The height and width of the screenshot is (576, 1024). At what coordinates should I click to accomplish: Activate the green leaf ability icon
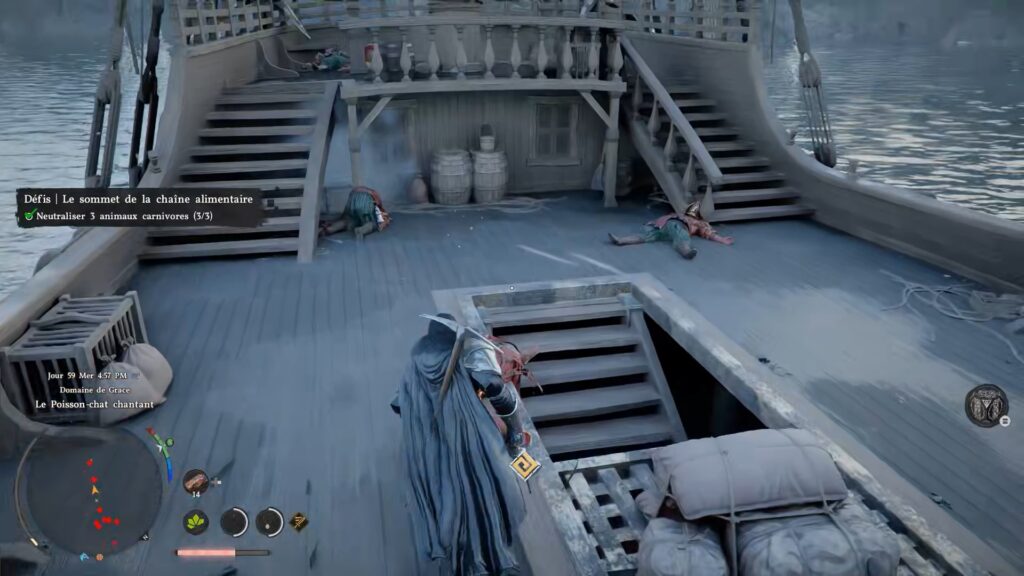coord(196,521)
